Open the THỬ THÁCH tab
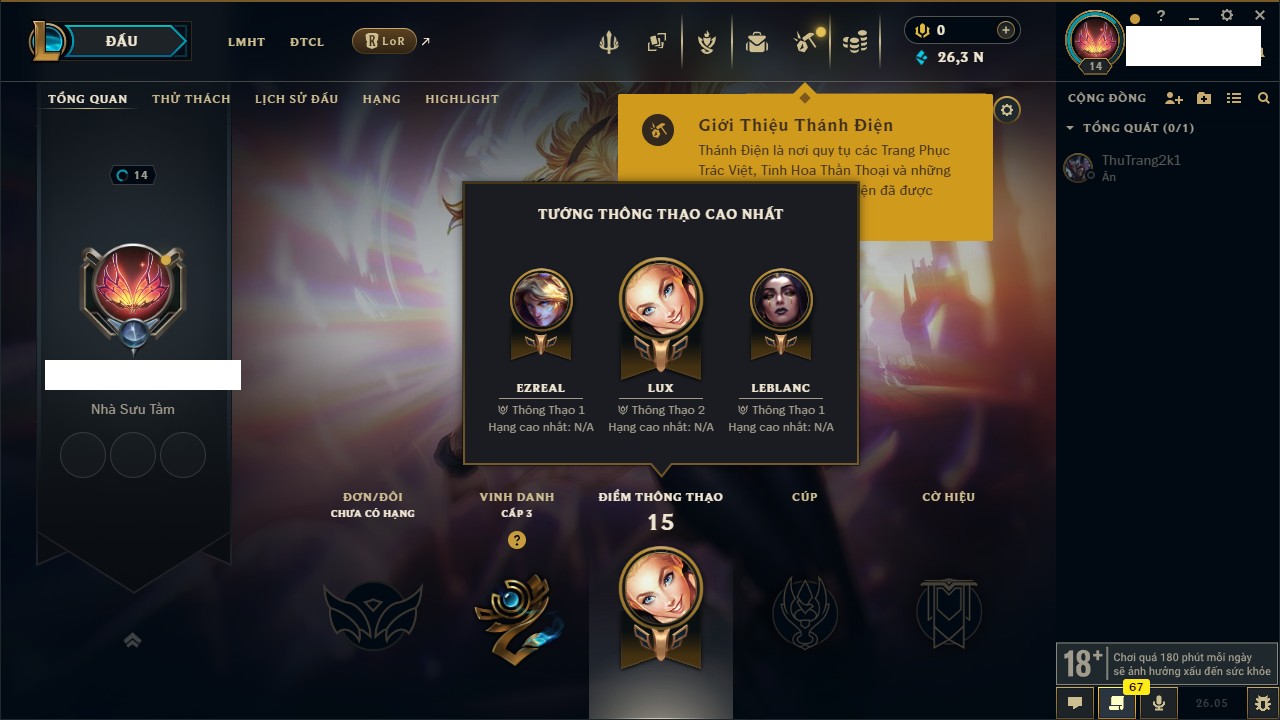 pyautogui.click(x=191, y=99)
